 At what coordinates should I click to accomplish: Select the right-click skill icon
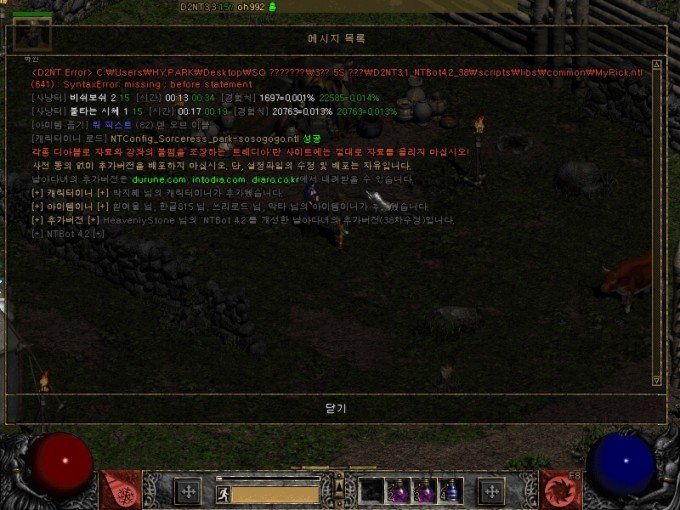[x=558, y=489]
